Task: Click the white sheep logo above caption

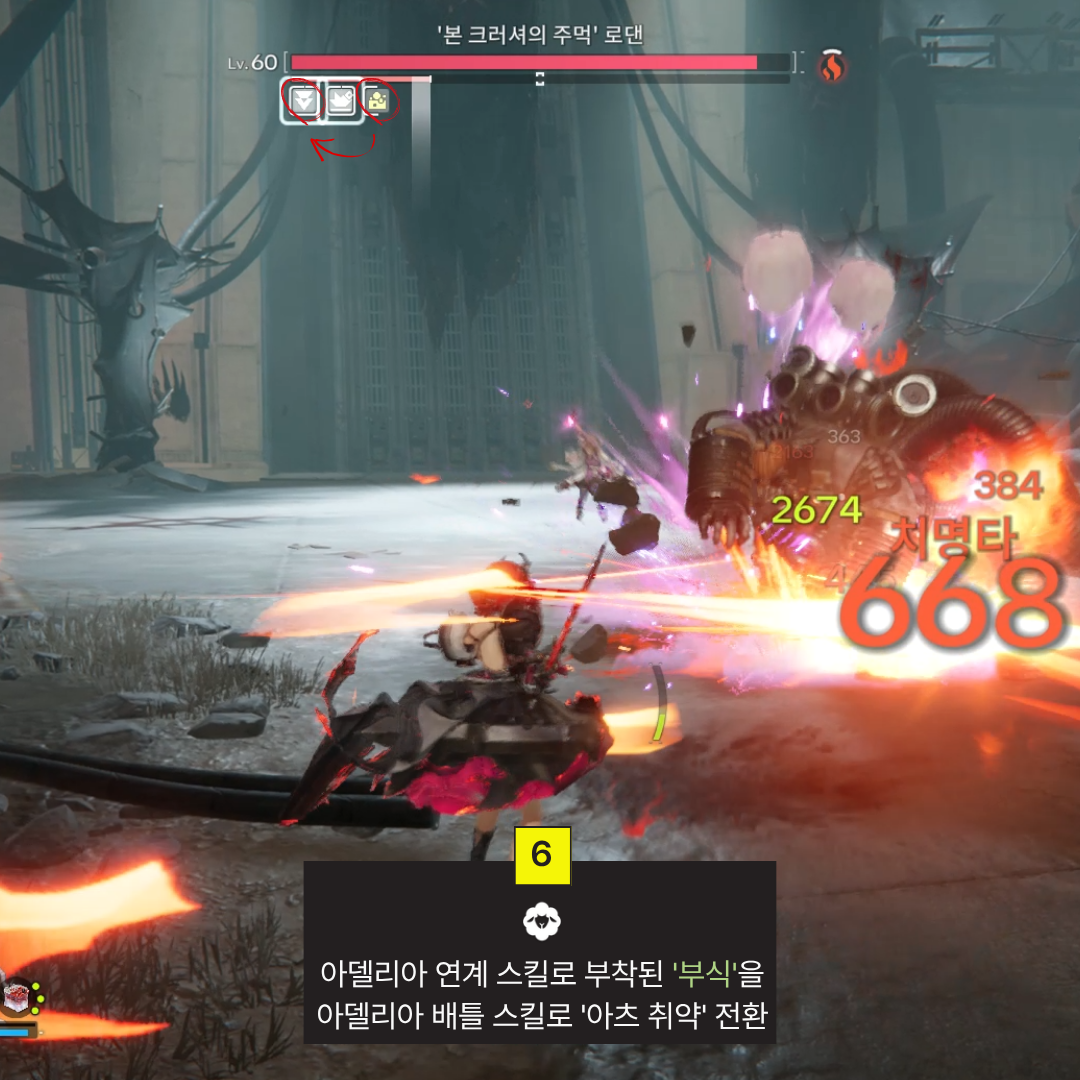Action: [x=540, y=921]
